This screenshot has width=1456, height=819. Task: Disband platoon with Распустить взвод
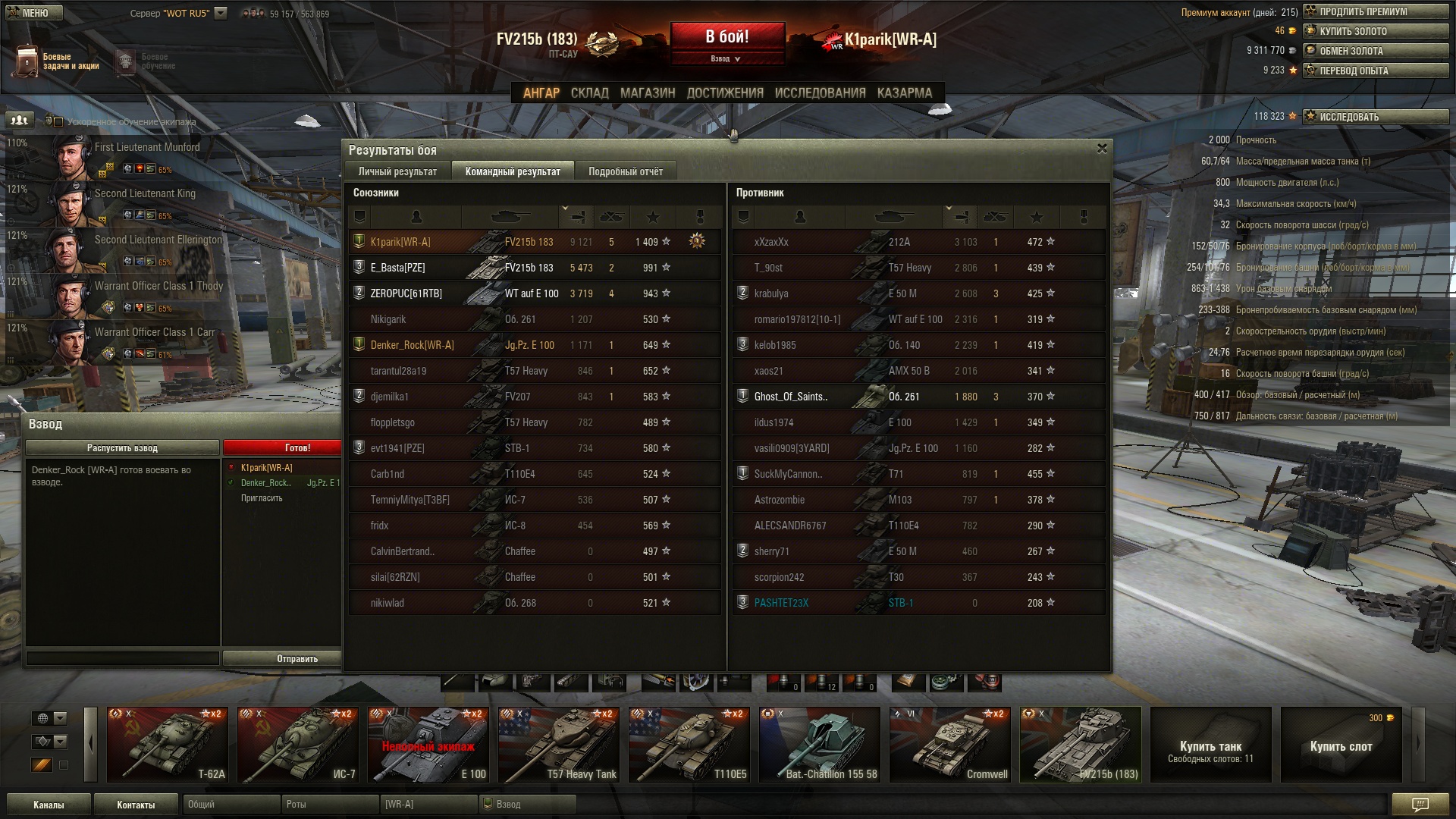coord(122,447)
